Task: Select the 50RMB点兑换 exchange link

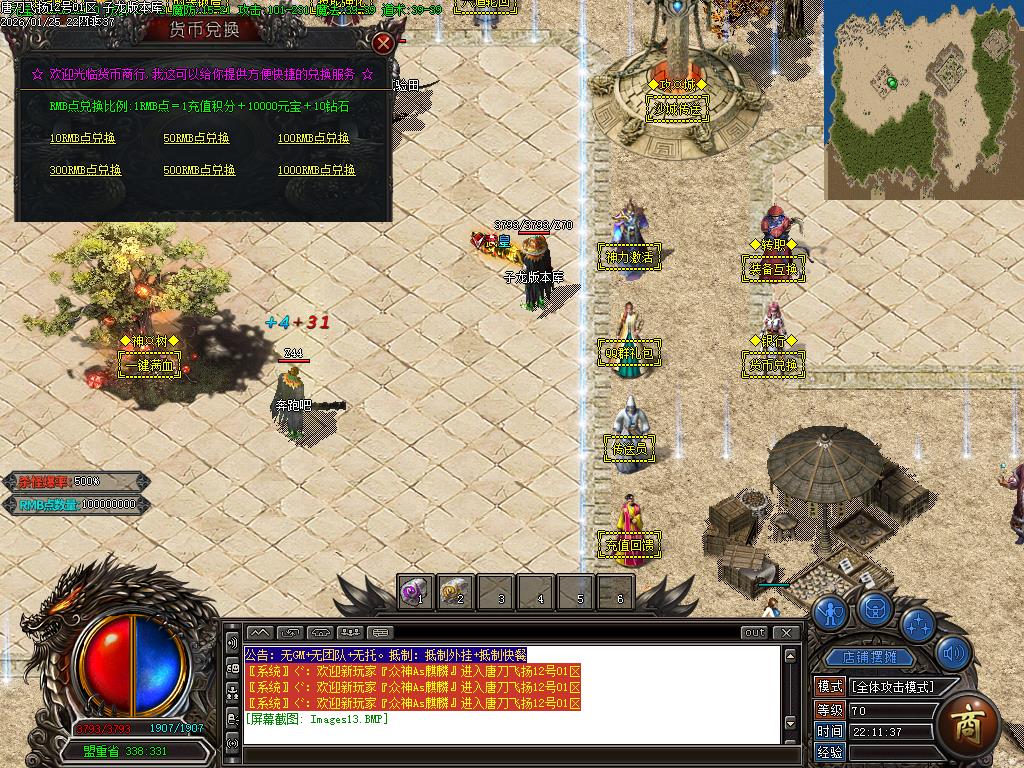Action: pos(196,139)
